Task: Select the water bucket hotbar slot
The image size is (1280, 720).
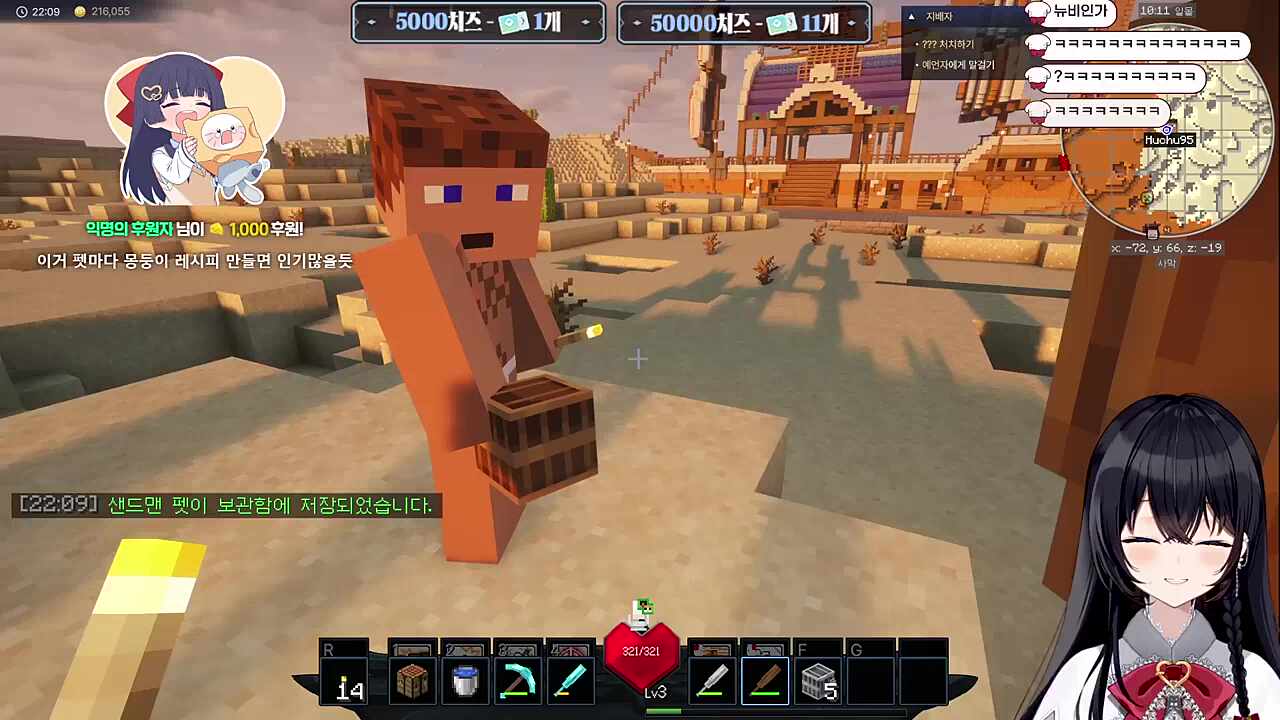Action: (465, 682)
